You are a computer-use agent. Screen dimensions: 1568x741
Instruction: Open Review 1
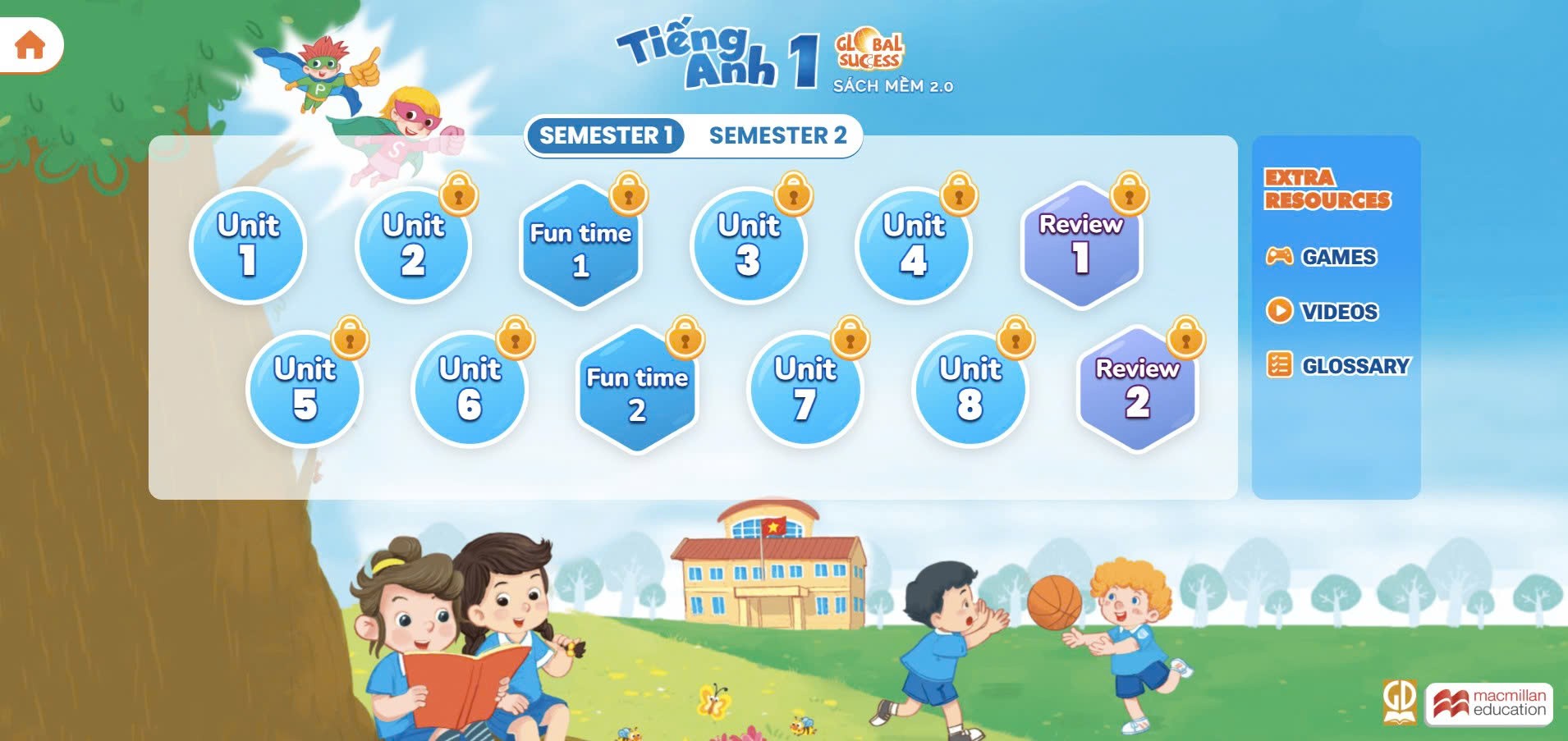[1081, 245]
